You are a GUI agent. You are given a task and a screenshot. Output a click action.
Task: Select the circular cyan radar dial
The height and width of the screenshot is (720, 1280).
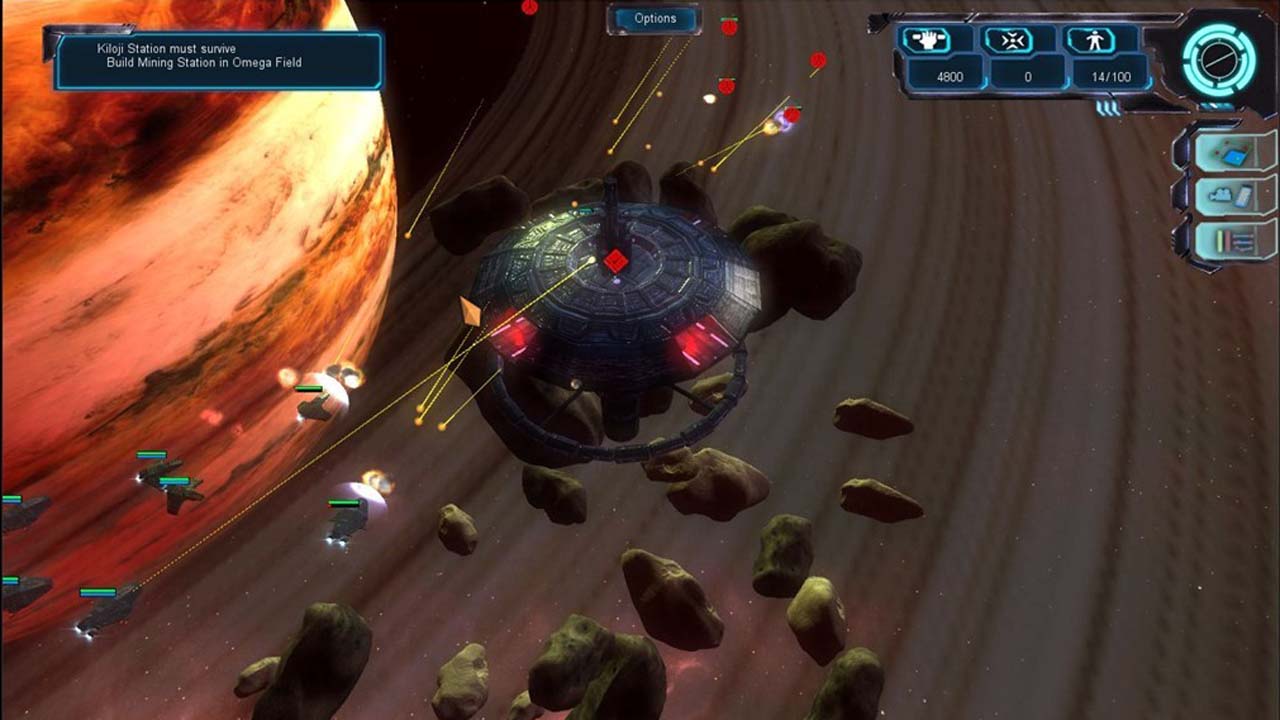[1217, 59]
